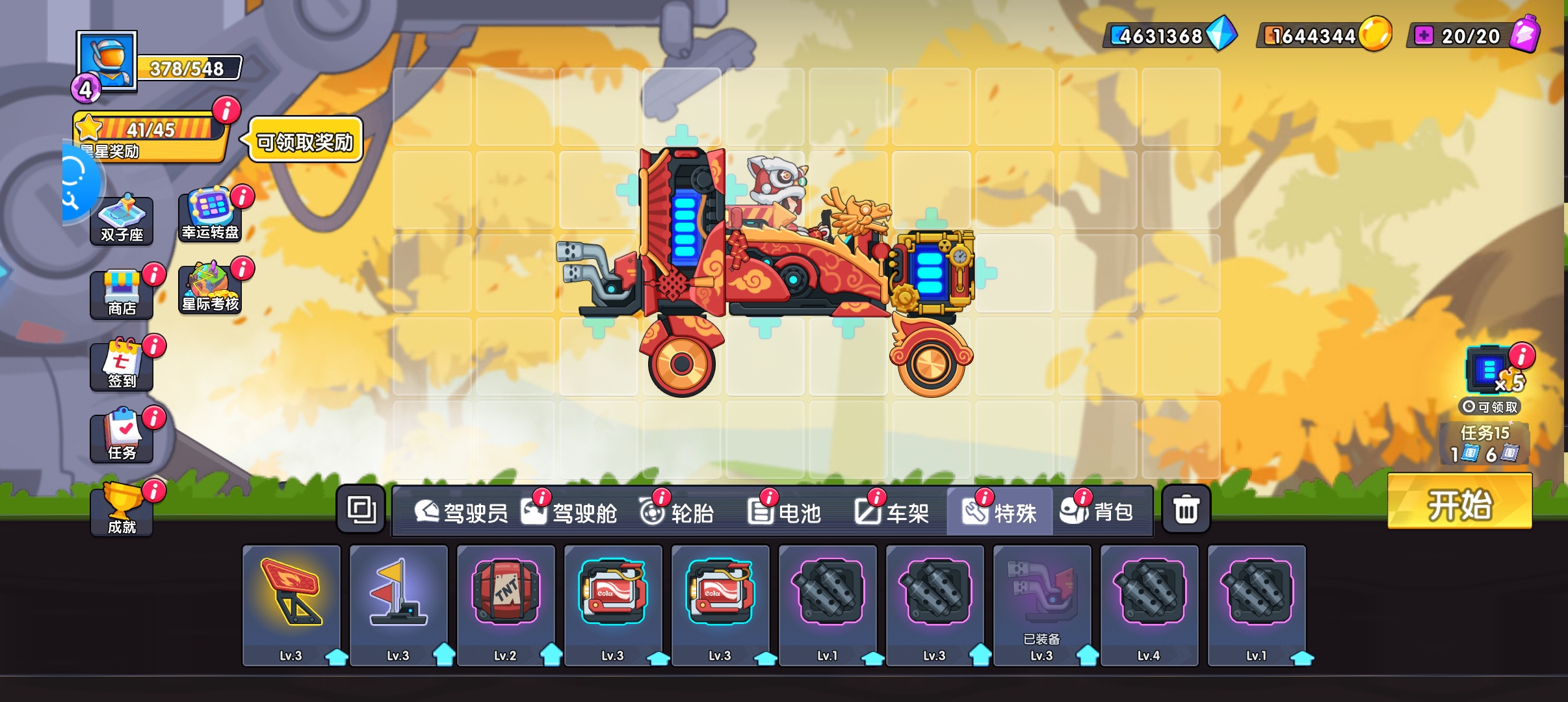Switch to the 车架 frame tab

892,512
